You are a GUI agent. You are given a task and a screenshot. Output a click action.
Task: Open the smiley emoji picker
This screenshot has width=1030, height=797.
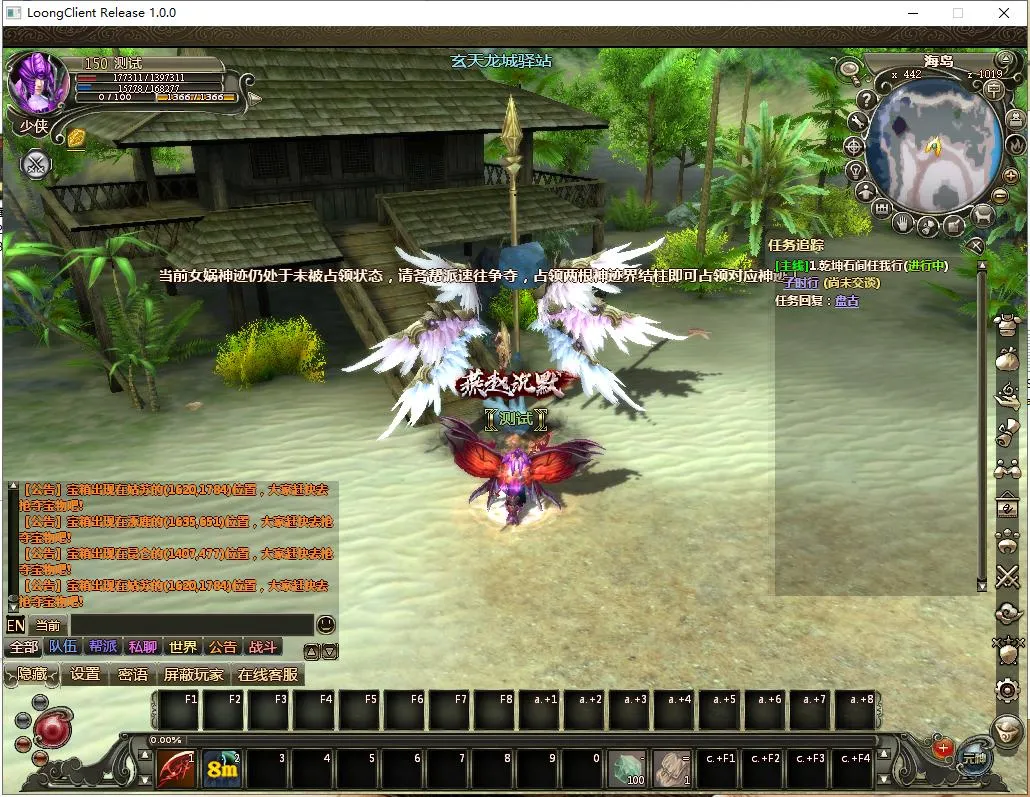(x=326, y=625)
